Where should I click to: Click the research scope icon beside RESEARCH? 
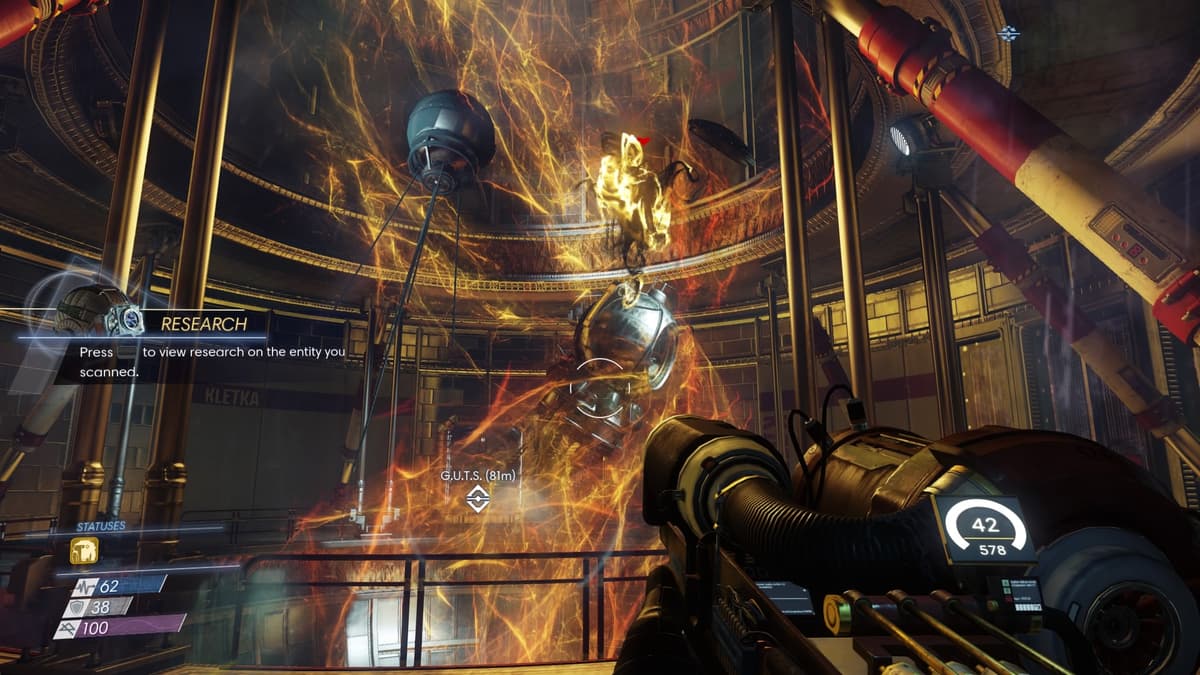(127, 320)
